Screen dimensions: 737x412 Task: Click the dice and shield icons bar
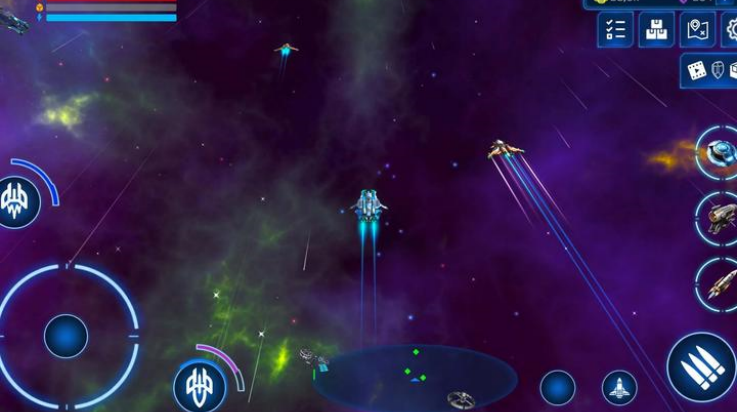tap(710, 70)
